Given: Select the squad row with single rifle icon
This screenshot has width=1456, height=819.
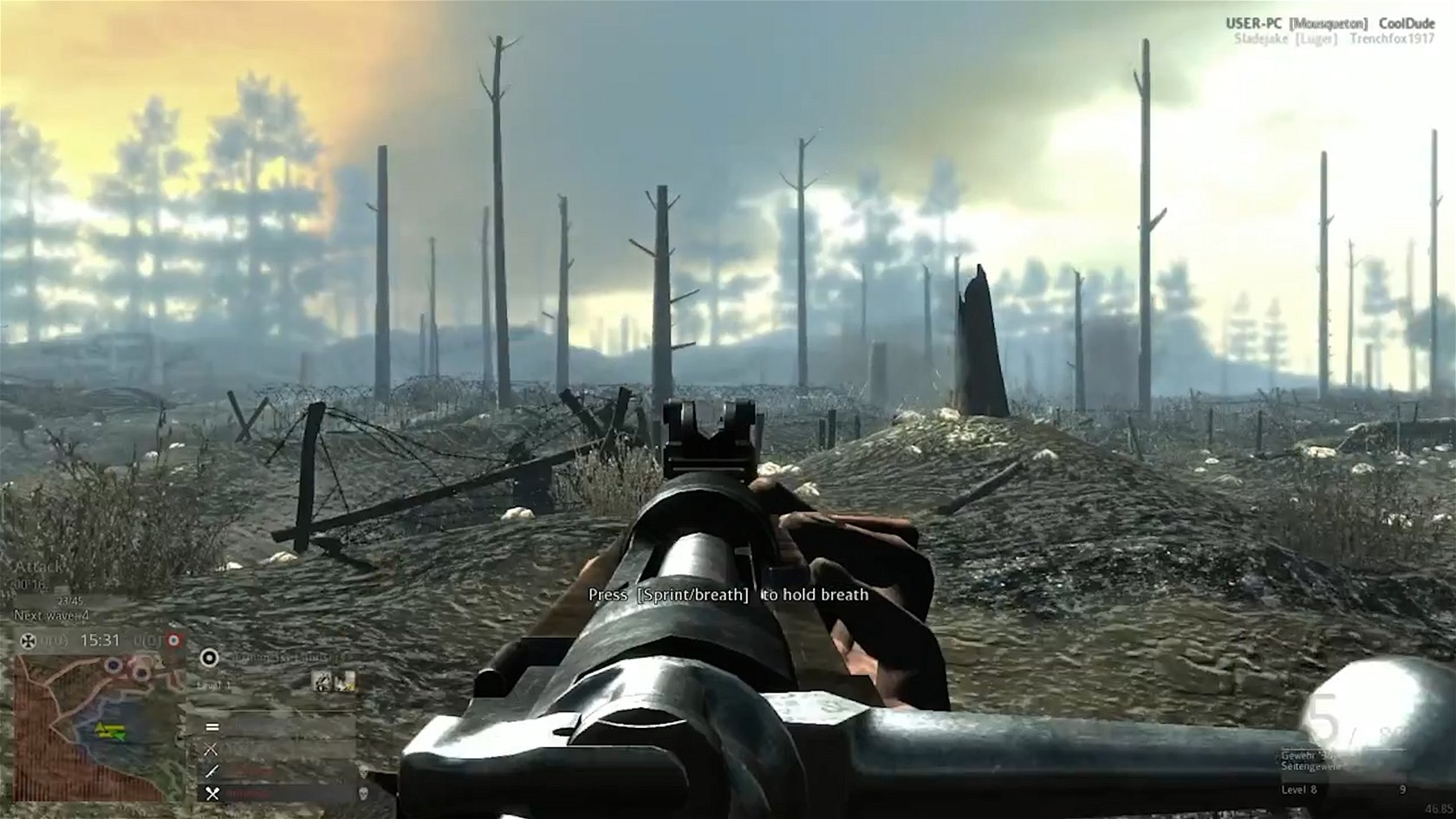Looking at the screenshot, I should click(279, 770).
